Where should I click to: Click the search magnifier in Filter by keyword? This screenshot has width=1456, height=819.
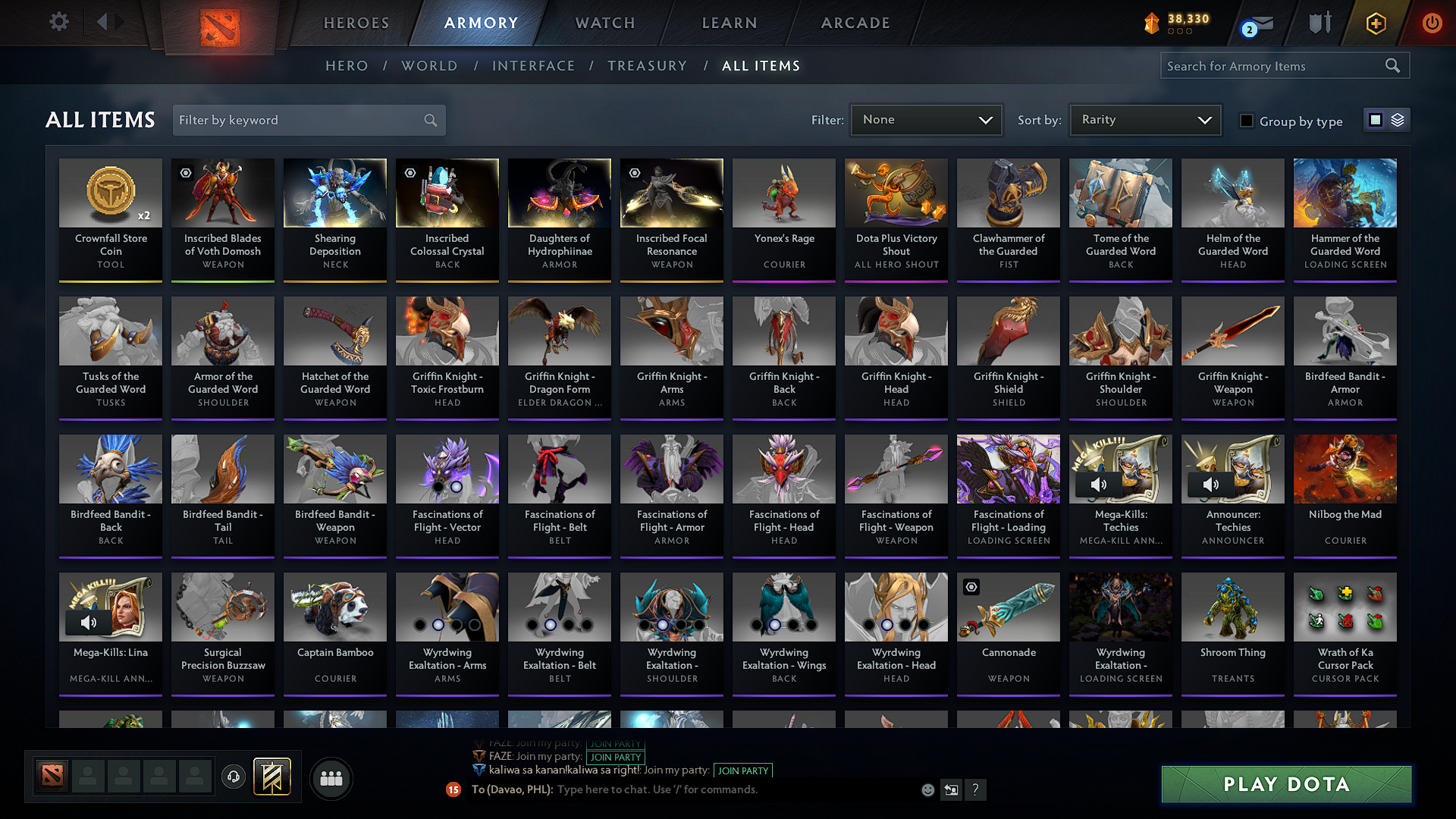point(429,120)
